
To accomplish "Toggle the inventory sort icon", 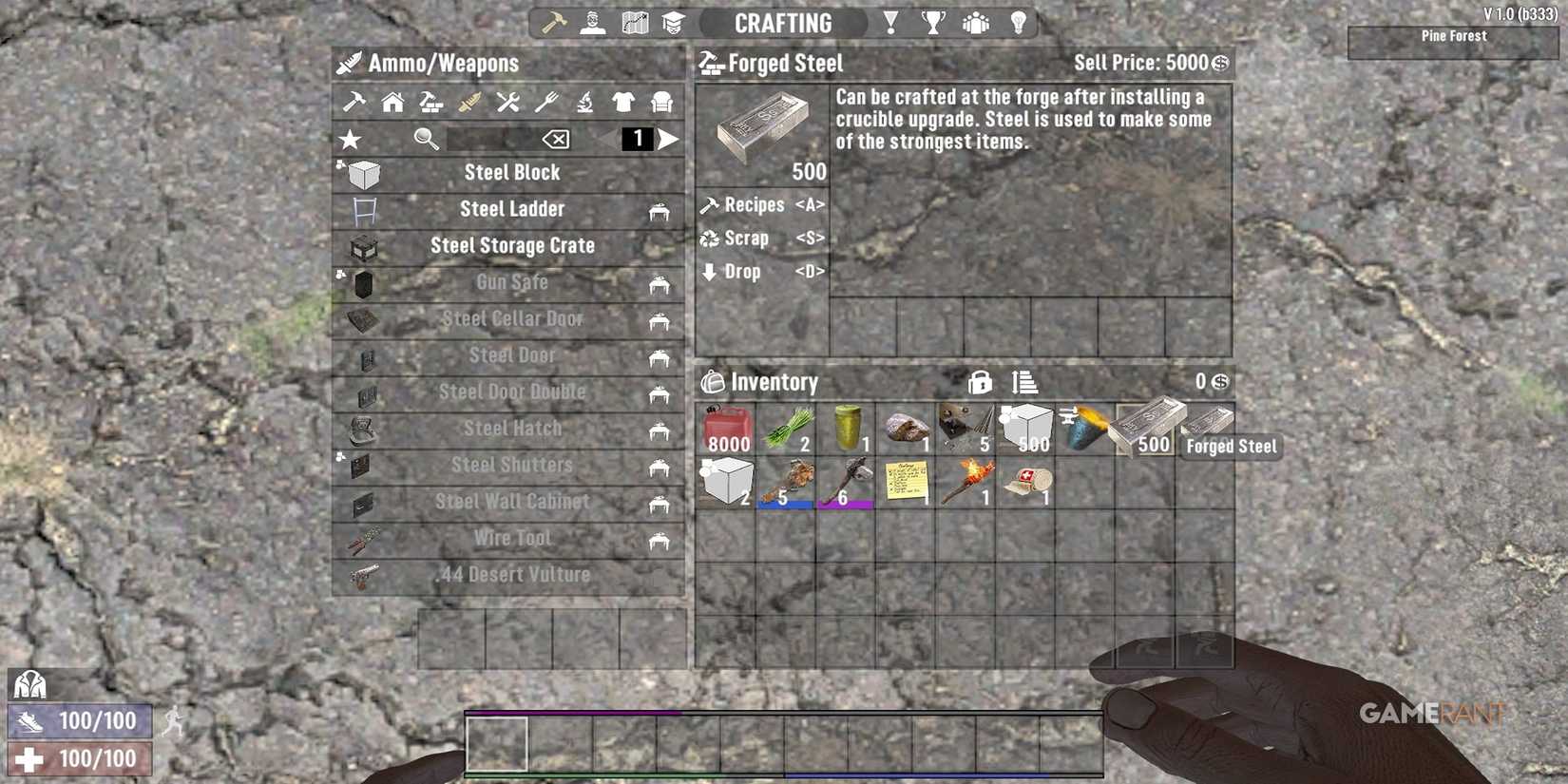I will [1024, 381].
